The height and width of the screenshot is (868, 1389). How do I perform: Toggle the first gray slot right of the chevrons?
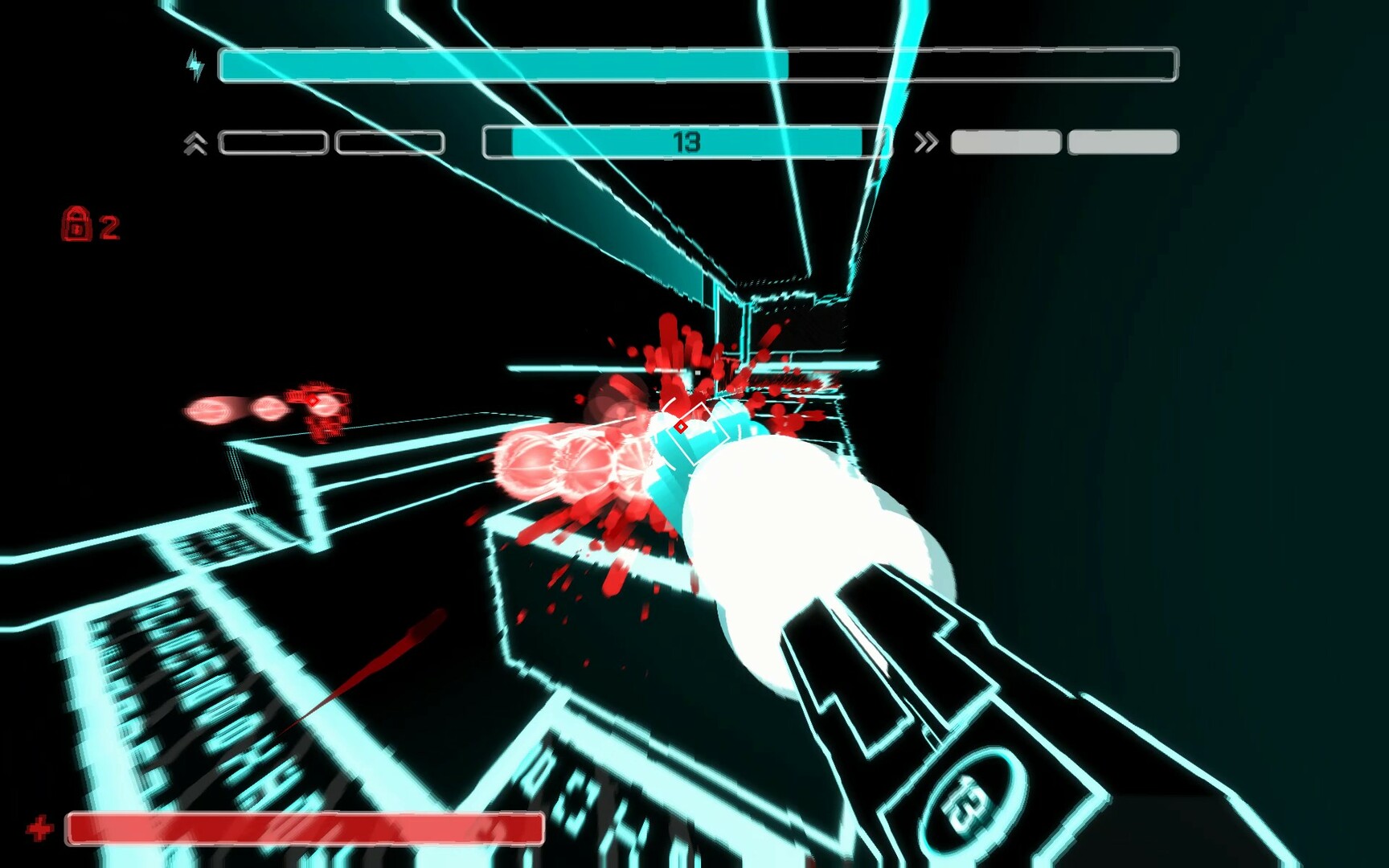pyautogui.click(x=1004, y=141)
